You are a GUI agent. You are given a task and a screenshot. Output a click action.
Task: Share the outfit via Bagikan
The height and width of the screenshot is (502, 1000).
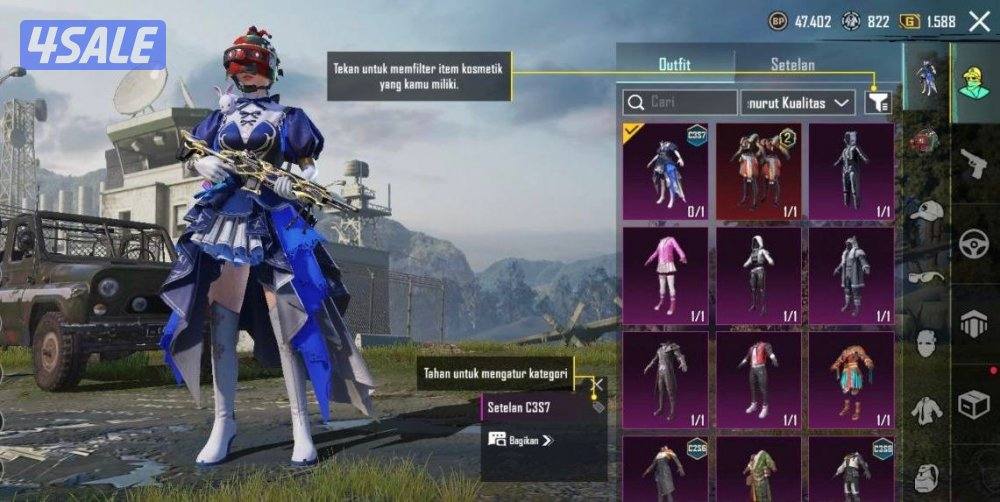(521, 439)
